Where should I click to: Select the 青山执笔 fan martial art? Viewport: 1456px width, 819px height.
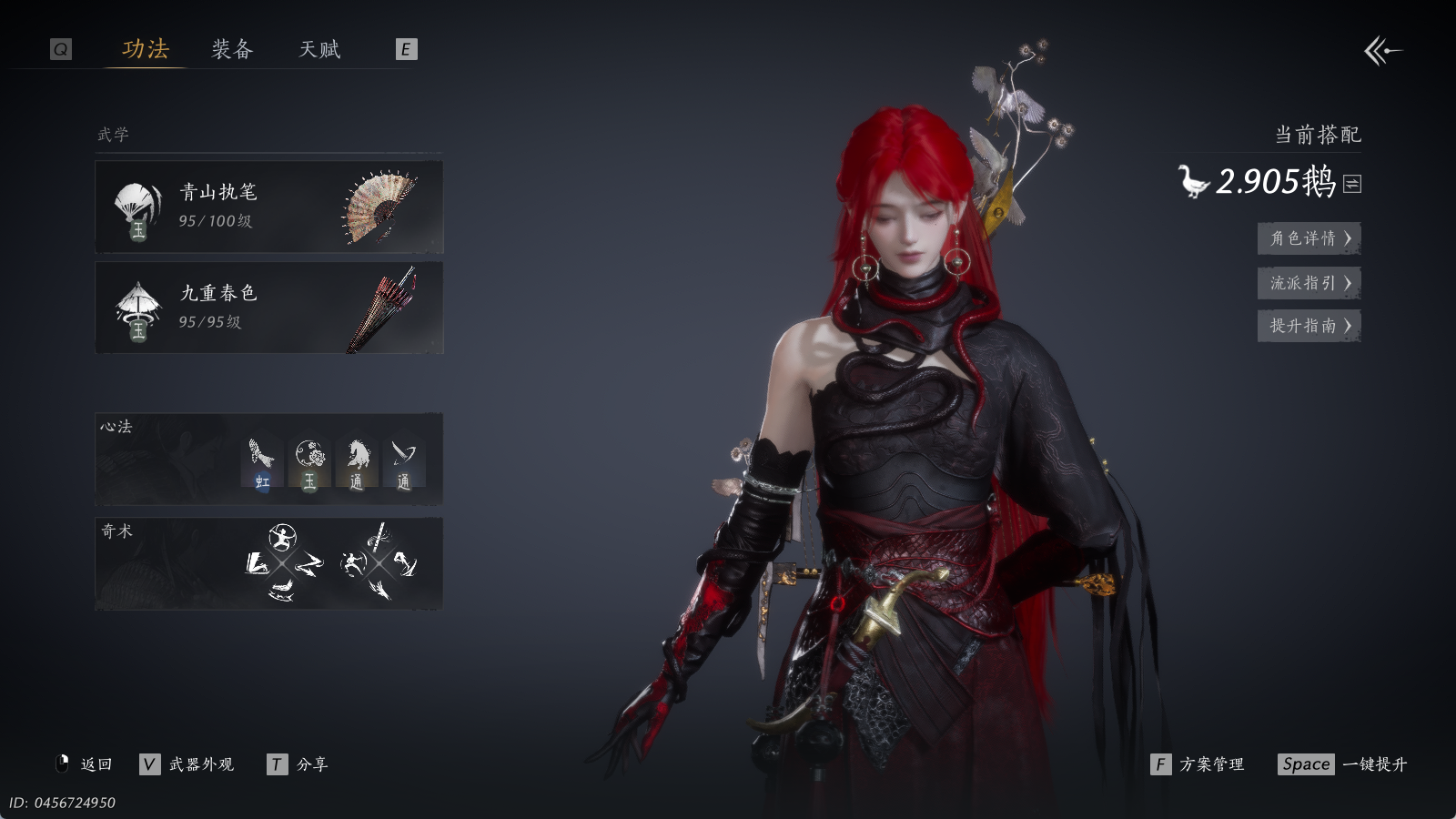coord(269,207)
